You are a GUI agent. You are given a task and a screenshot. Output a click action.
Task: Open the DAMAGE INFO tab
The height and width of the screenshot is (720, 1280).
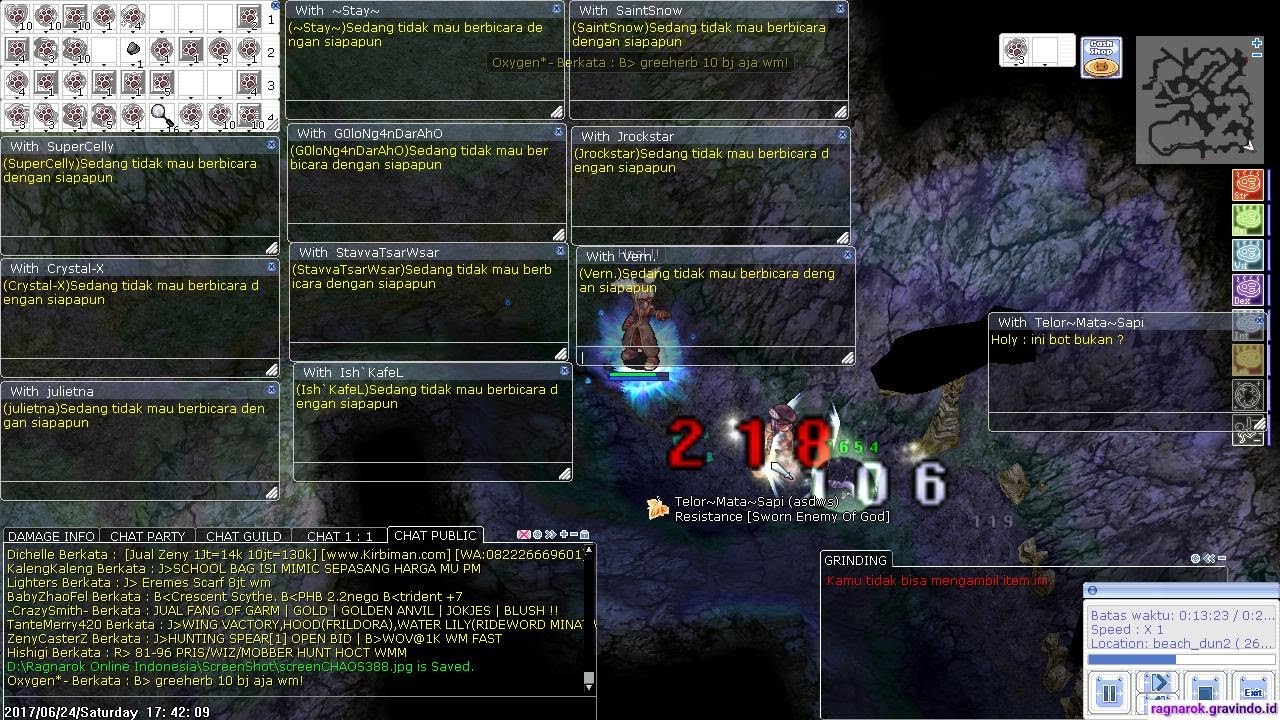[50, 536]
